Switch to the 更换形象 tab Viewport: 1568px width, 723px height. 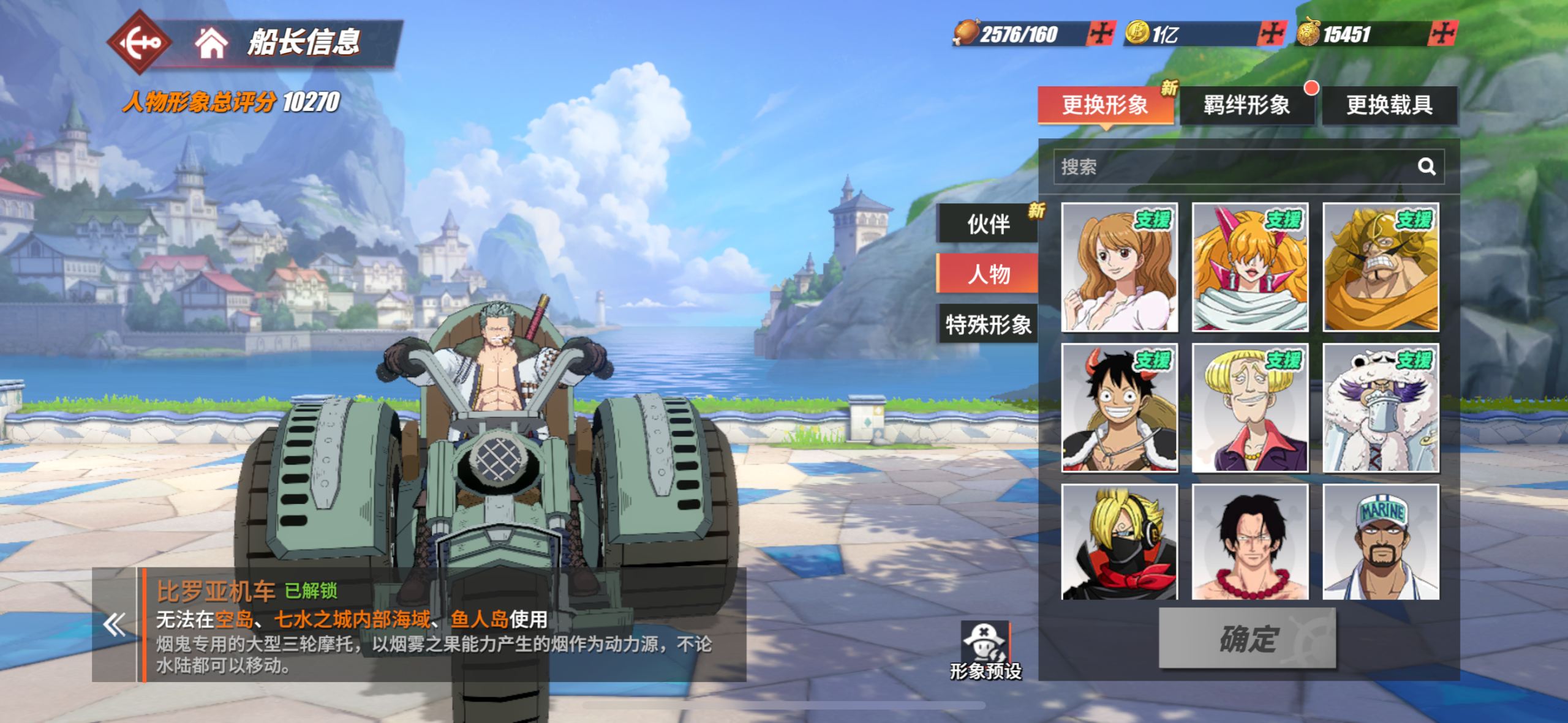click(1105, 105)
